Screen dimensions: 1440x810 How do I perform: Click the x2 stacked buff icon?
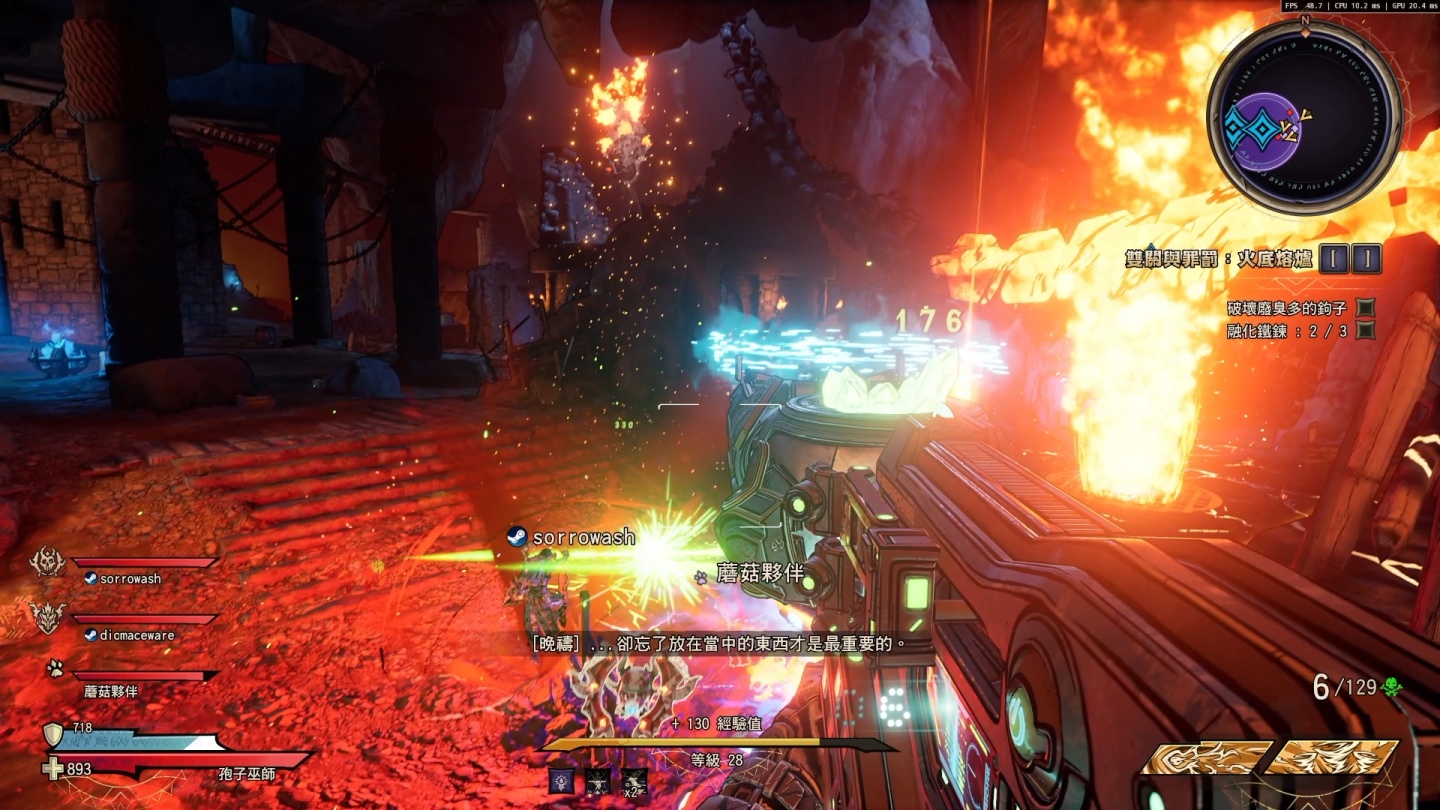(634, 781)
